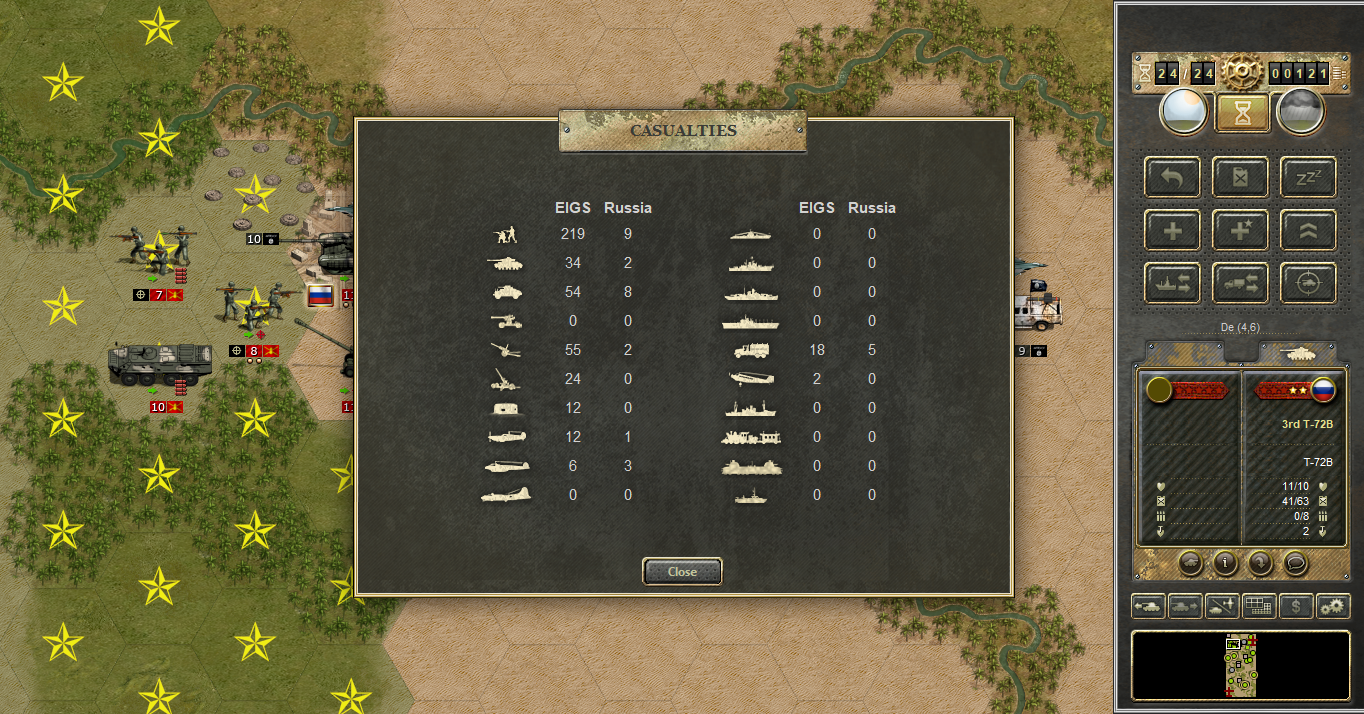Click the plain plus reinforcement button
Screen dimensions: 1364x714
(x=1173, y=231)
